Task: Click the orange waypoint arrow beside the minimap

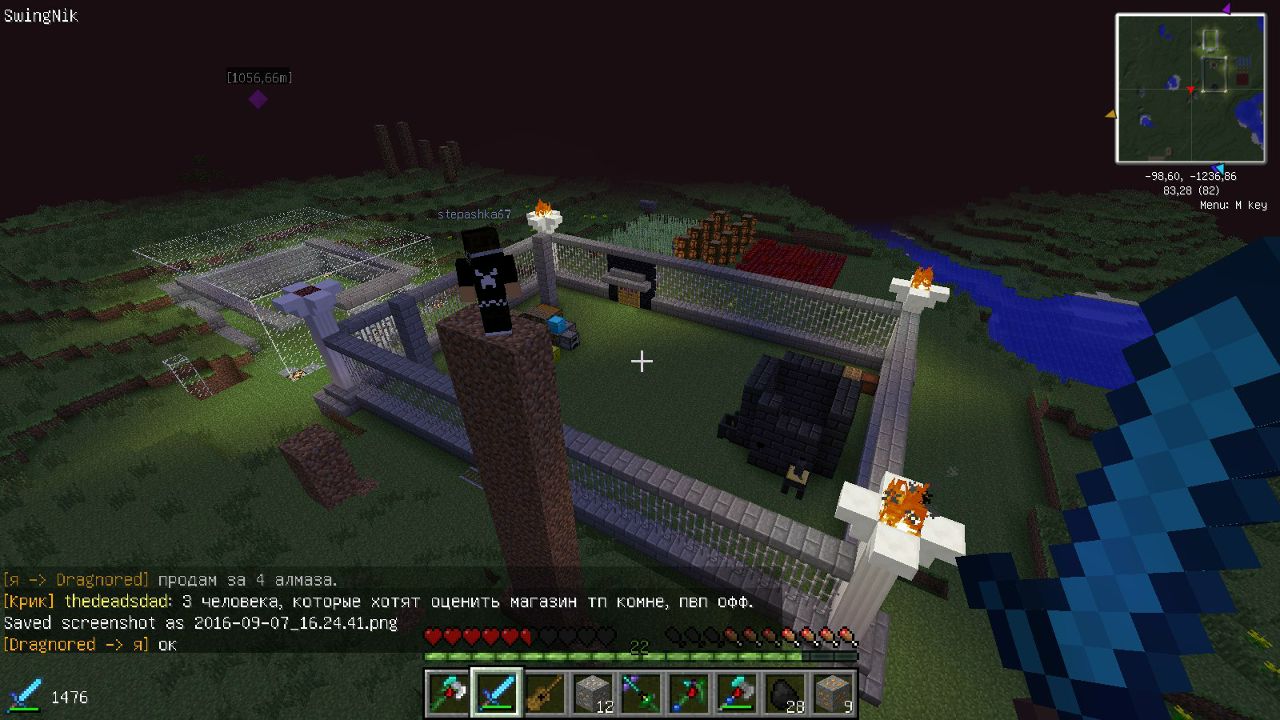Action: point(1110,115)
